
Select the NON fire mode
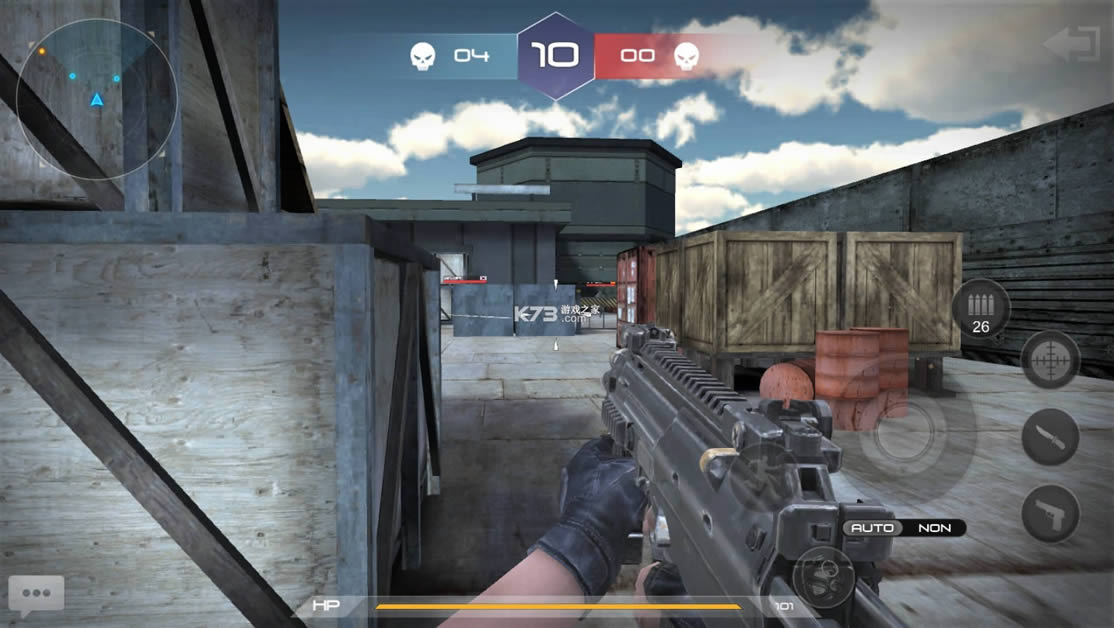934,527
